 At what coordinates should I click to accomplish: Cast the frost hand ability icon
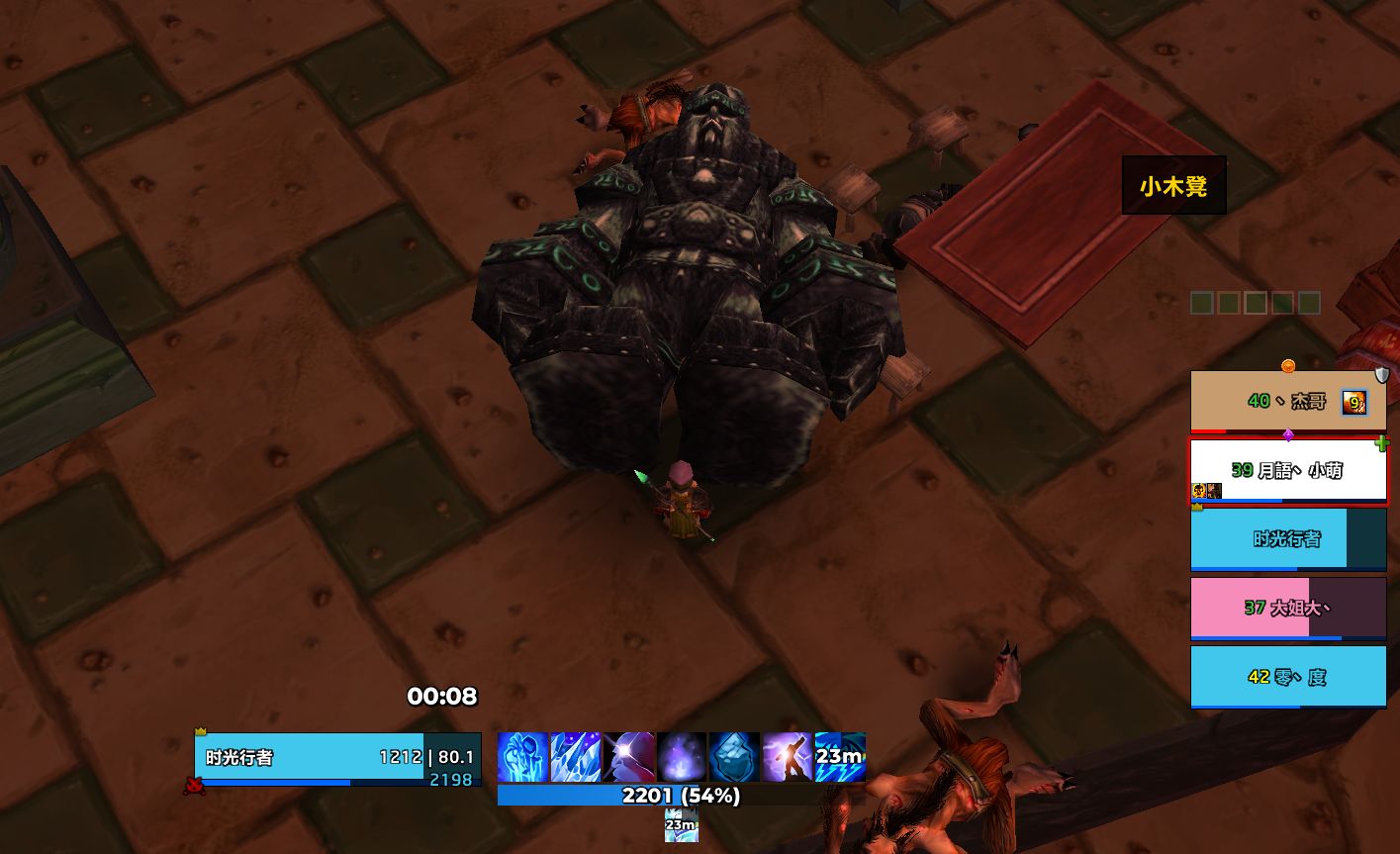point(522,757)
